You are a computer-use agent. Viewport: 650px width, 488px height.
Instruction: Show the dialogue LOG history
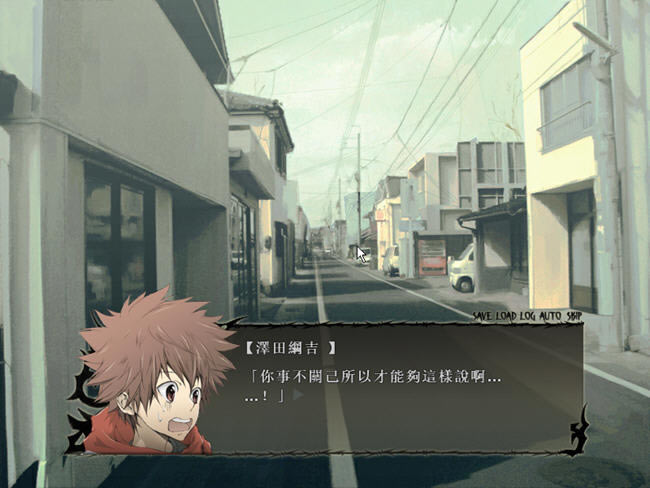pos(526,316)
